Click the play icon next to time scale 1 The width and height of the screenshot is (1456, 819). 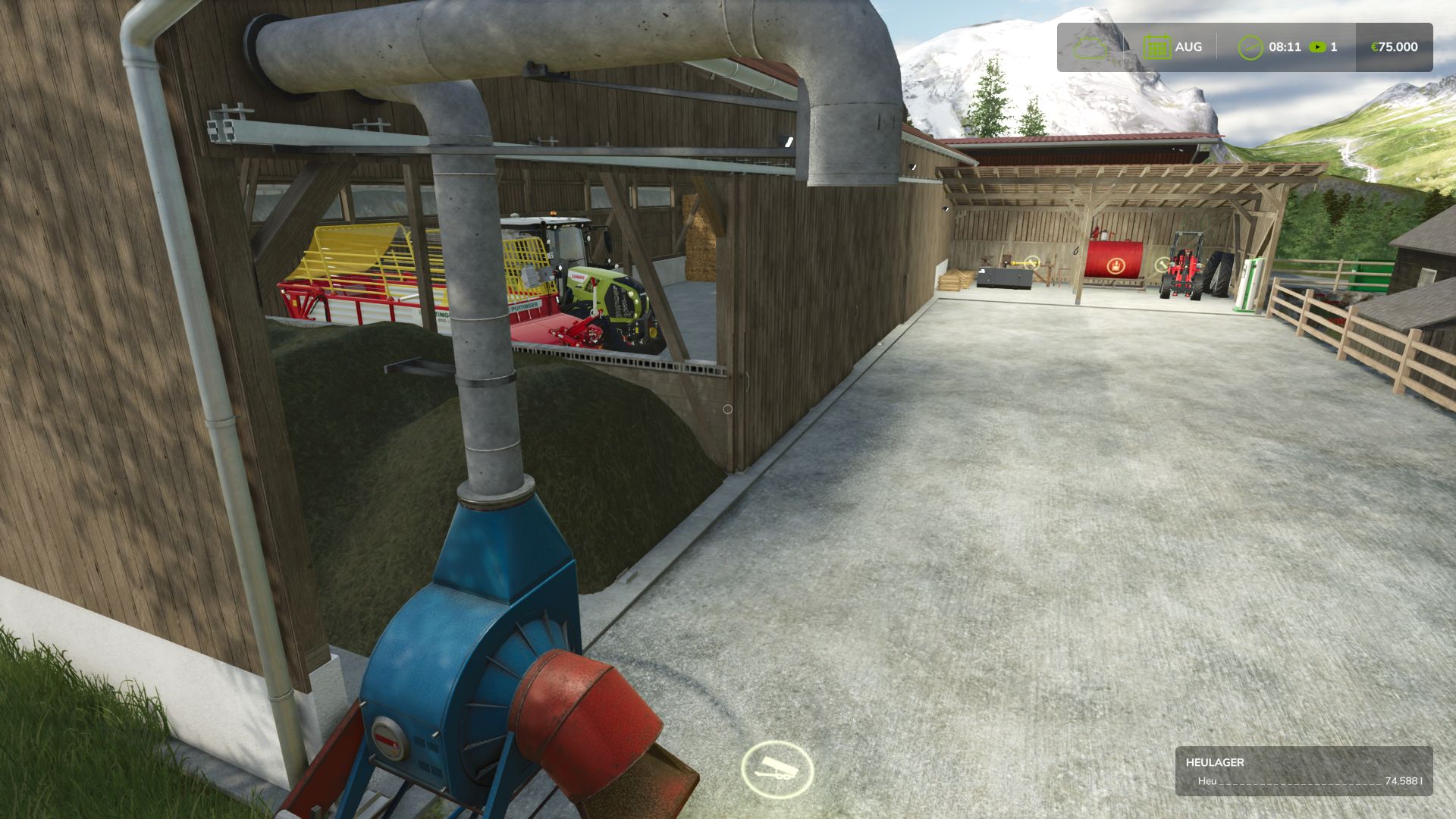pyautogui.click(x=1318, y=46)
